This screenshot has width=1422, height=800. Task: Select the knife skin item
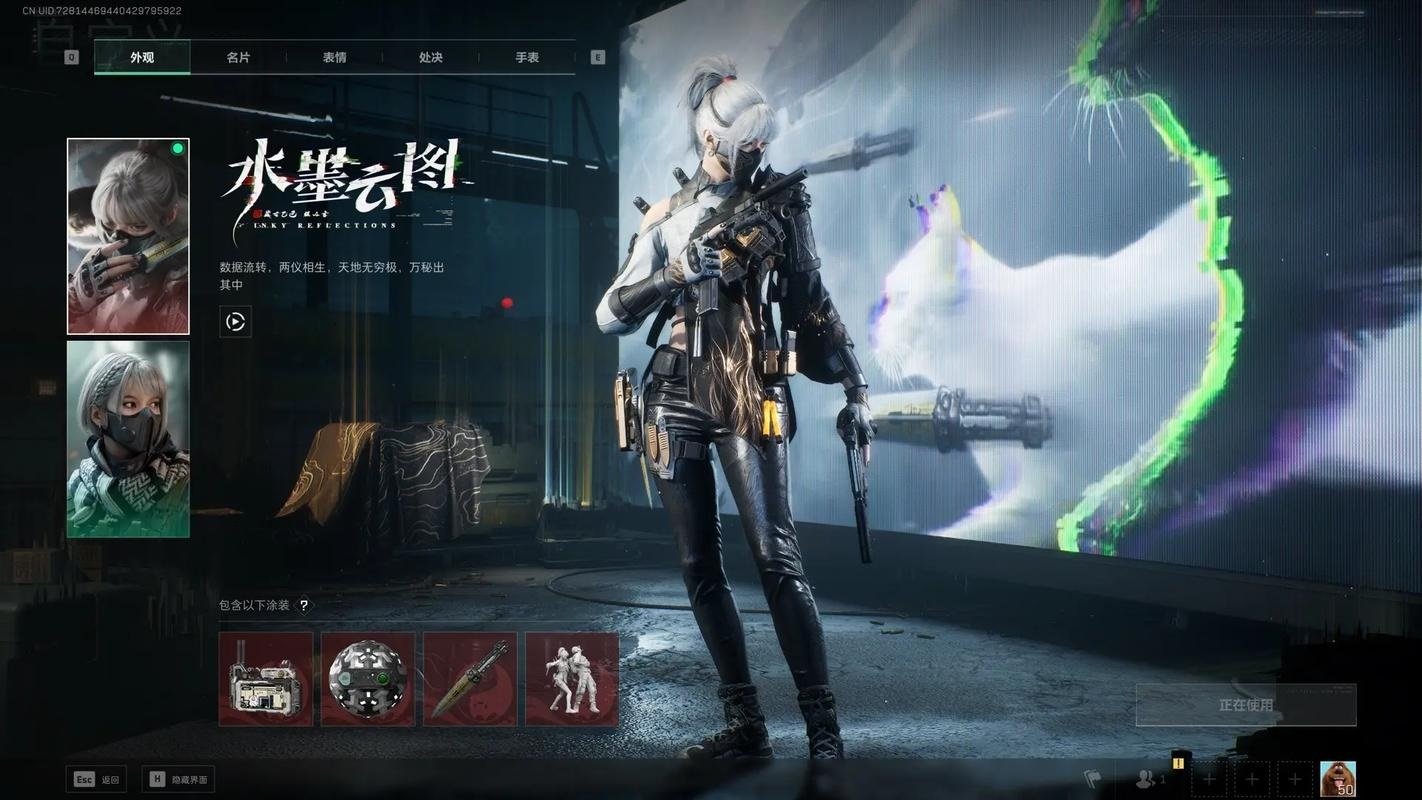point(470,679)
